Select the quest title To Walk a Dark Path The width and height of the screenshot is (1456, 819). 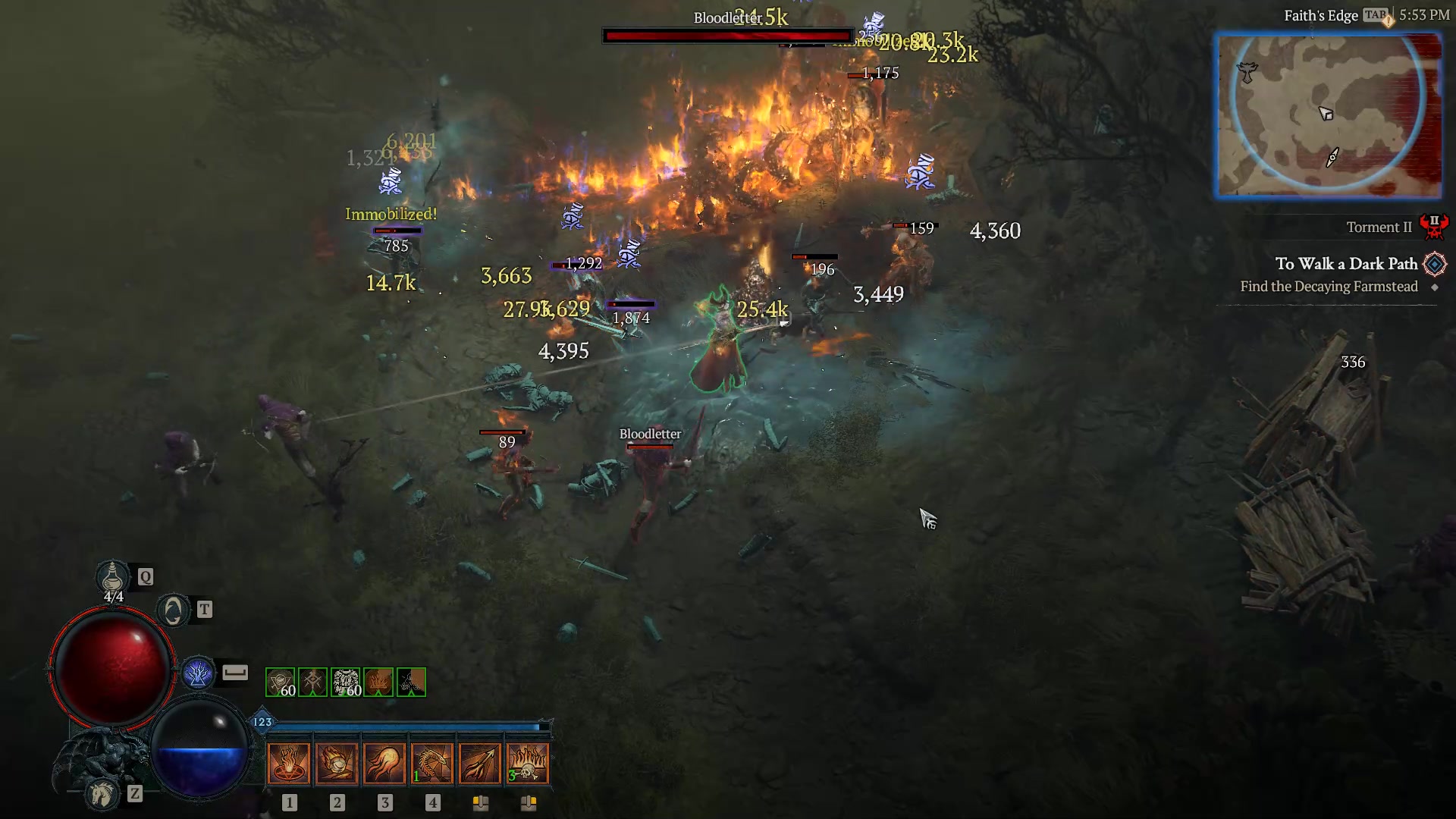point(1346,264)
